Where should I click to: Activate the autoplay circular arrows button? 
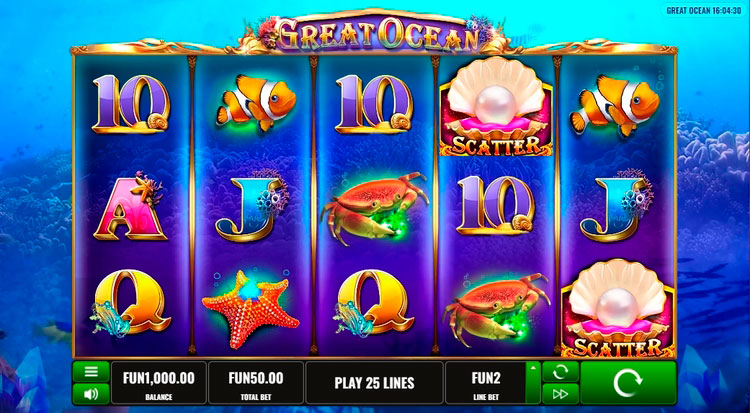point(559,371)
